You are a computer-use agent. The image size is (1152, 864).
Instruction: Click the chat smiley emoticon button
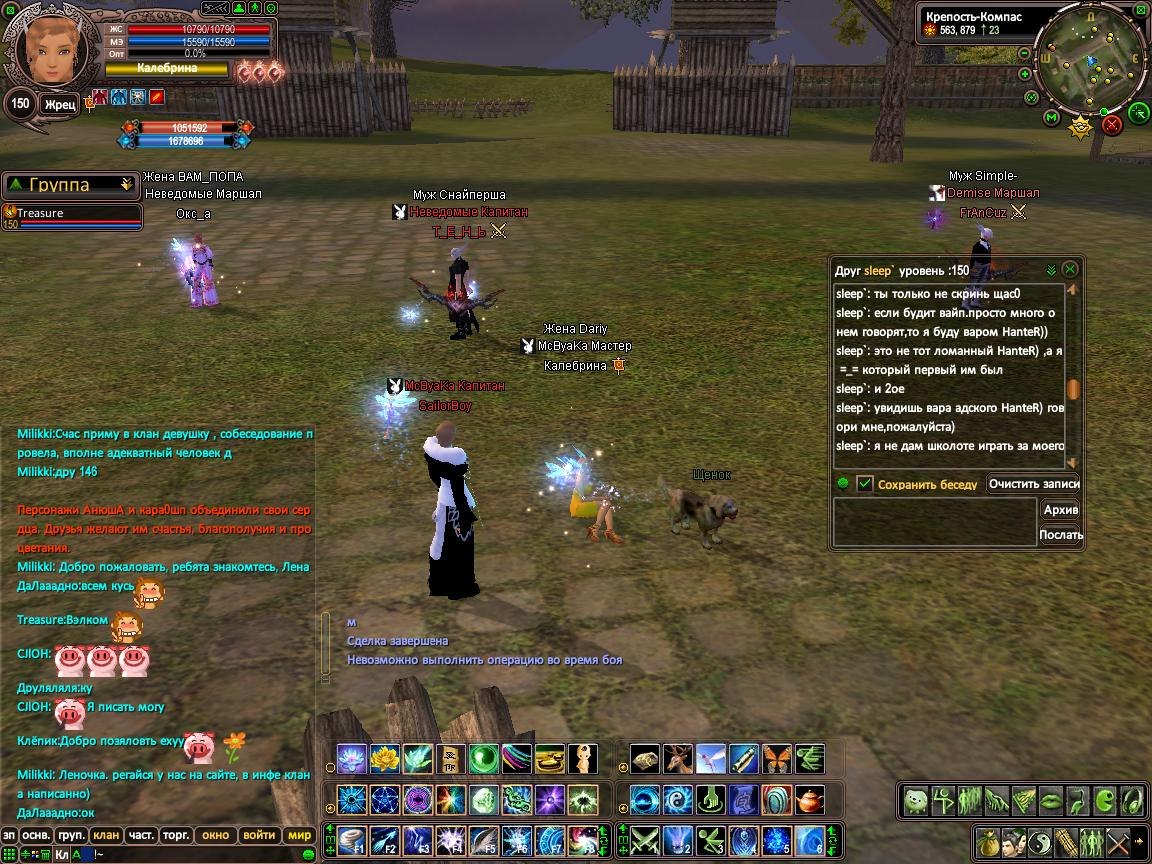(309, 854)
